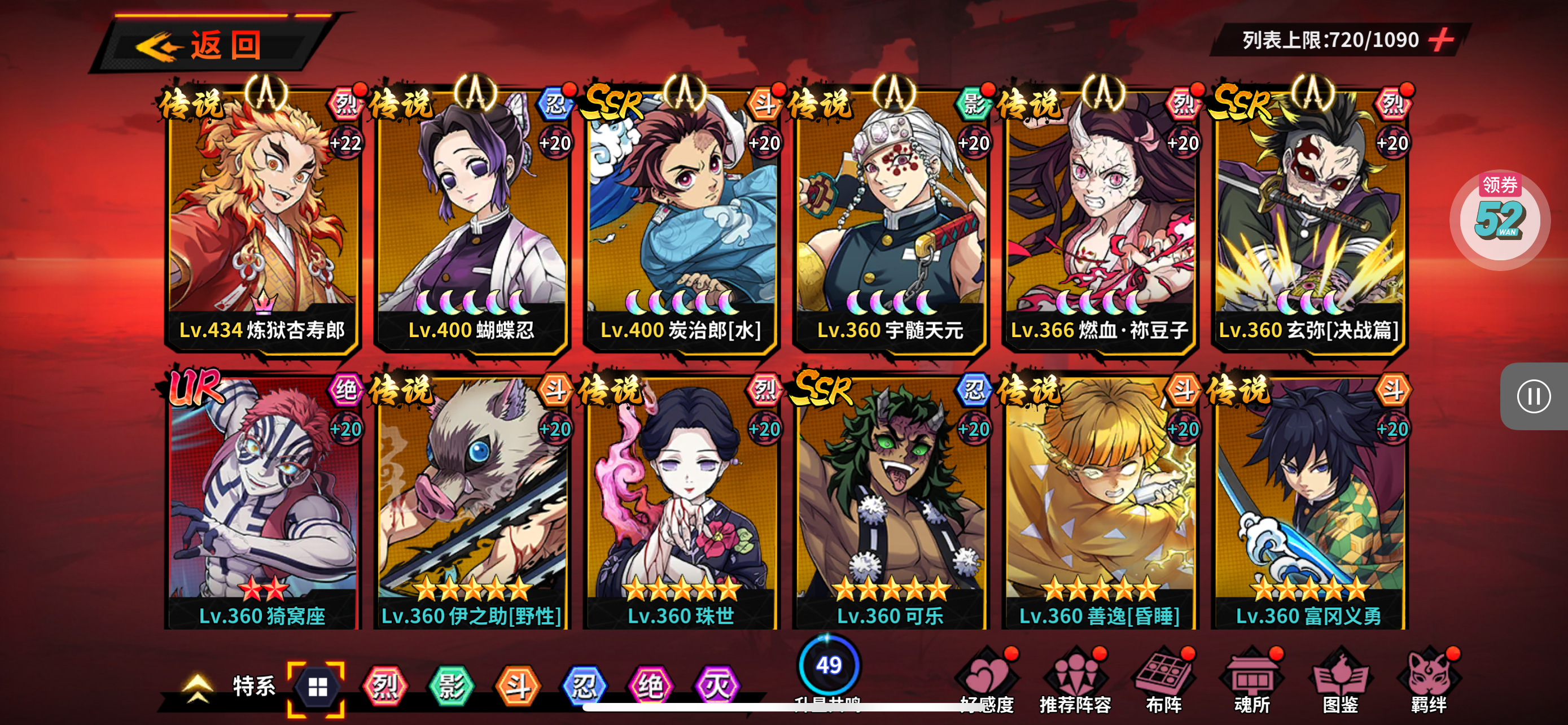Filter heroes by 绝 type

pos(650,687)
